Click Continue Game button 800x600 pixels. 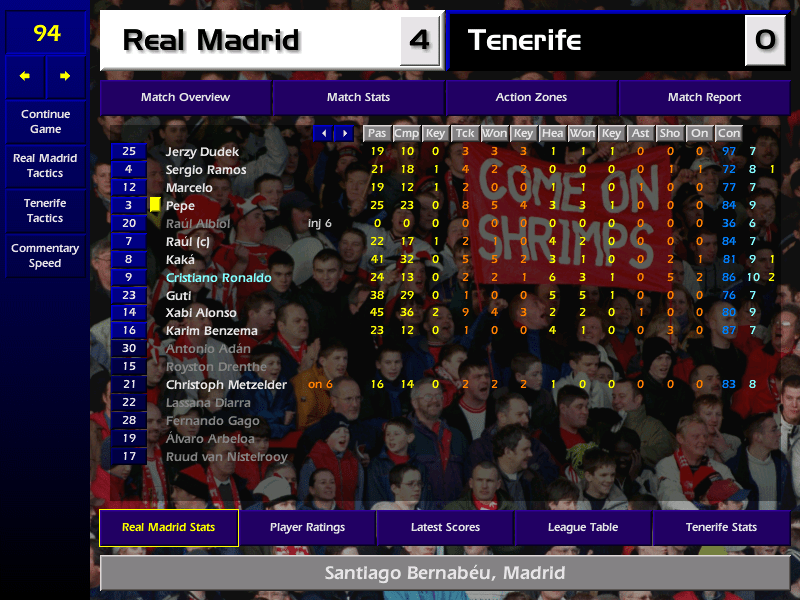point(45,122)
